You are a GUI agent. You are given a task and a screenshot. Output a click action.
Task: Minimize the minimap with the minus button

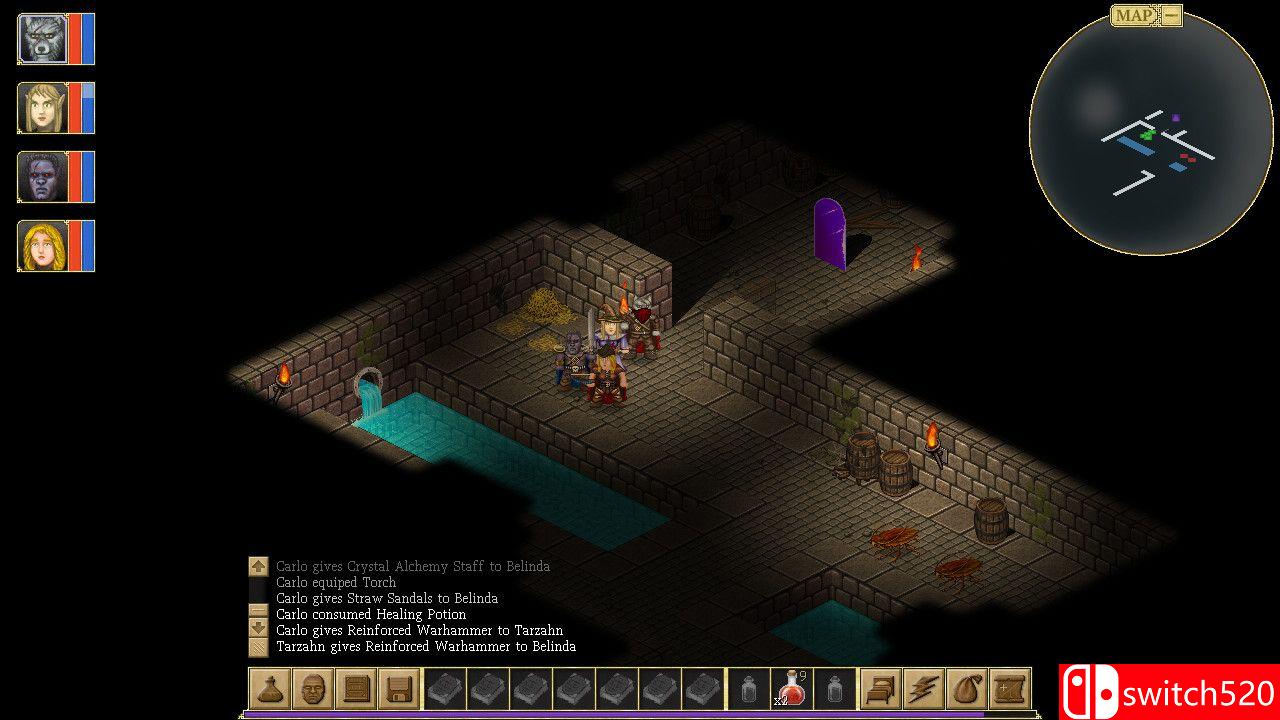point(1172,15)
